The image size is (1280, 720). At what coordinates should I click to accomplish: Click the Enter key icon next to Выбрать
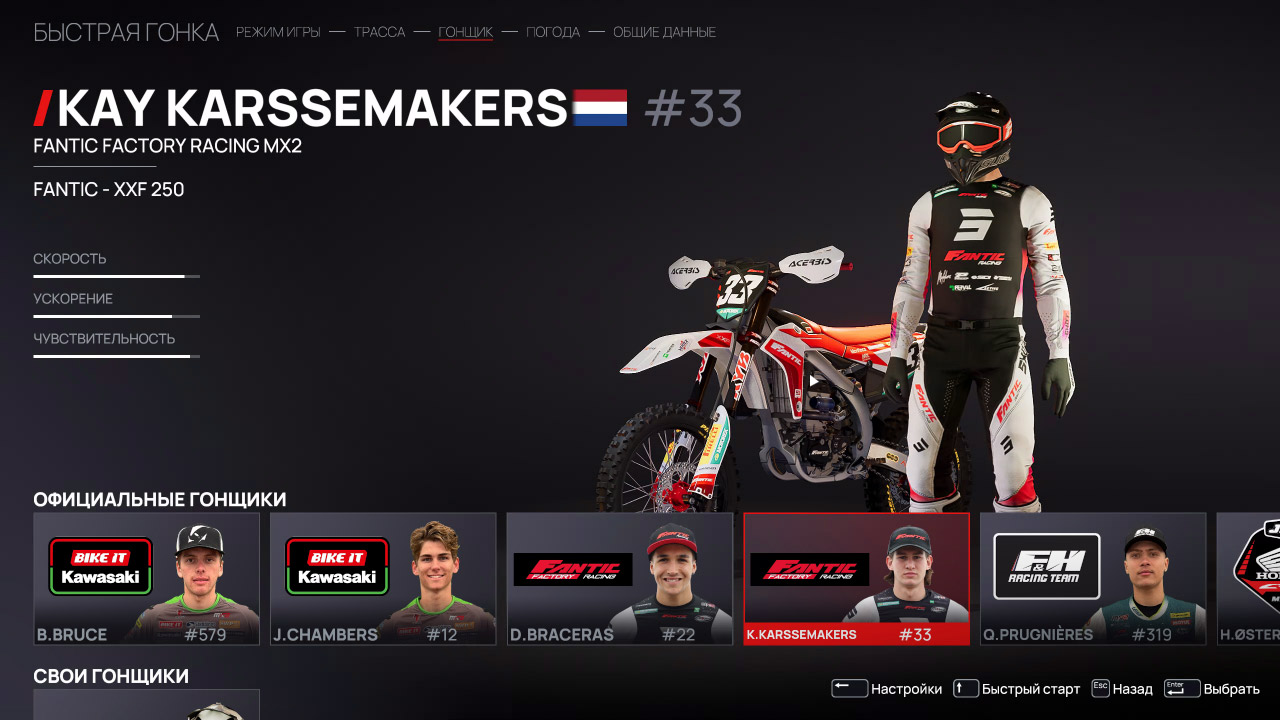tap(1182, 688)
